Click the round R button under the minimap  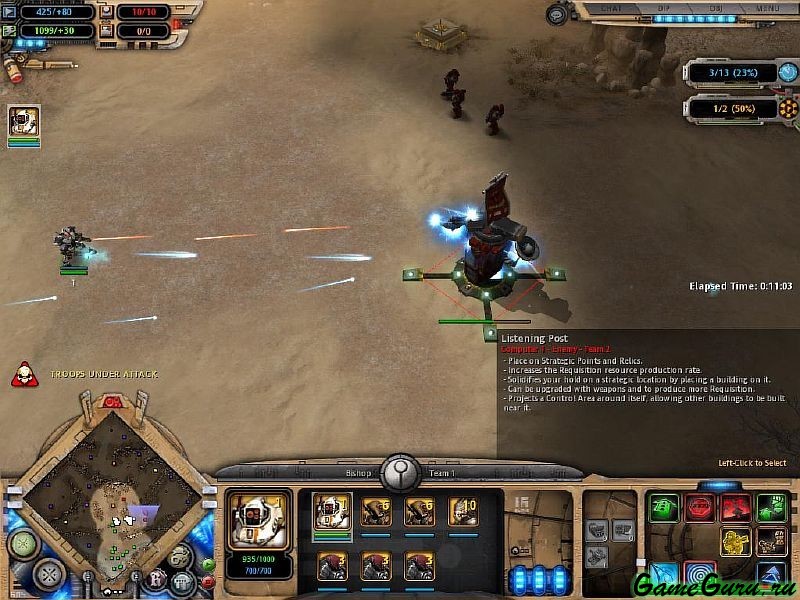point(156,578)
